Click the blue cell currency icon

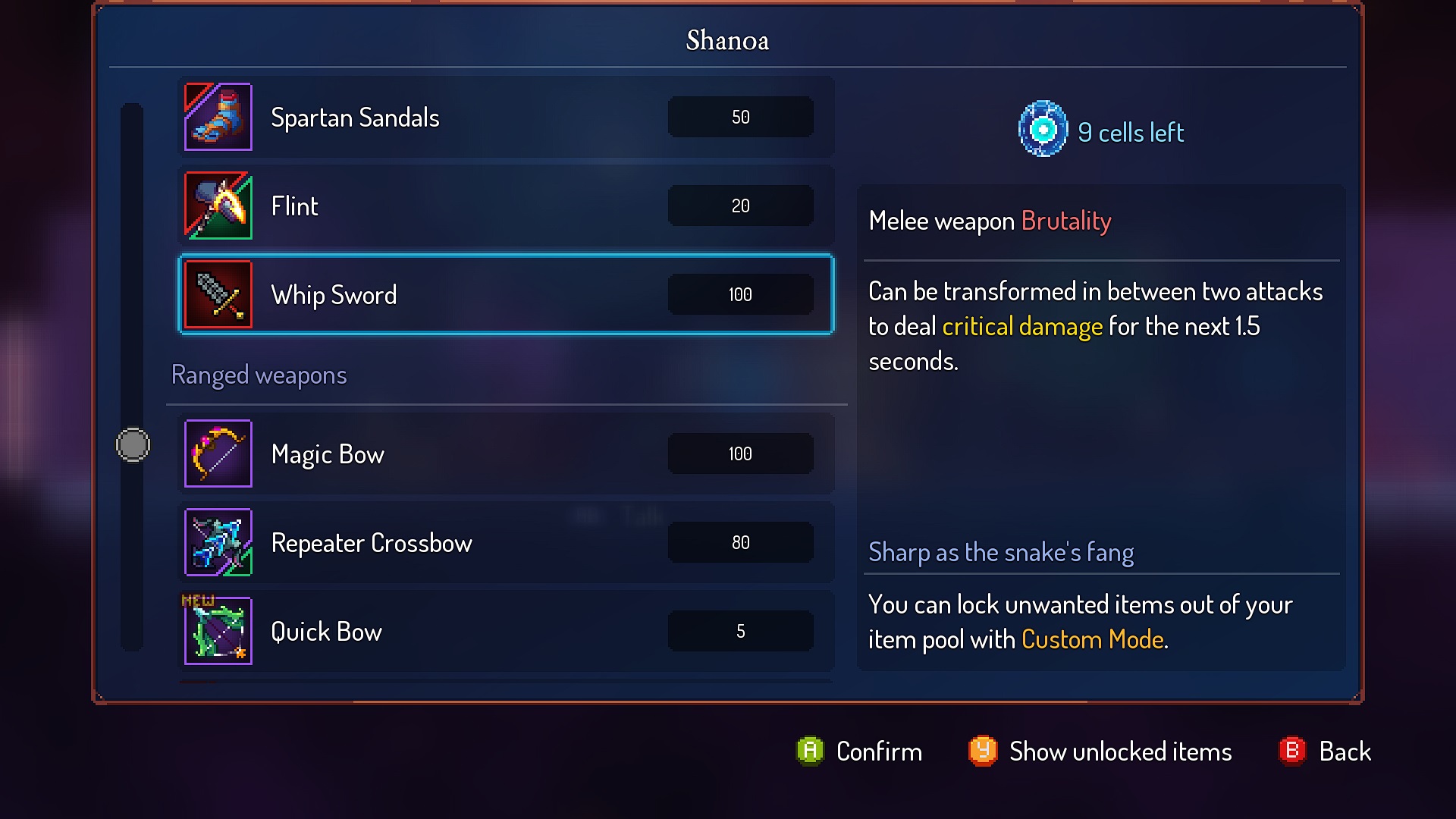pyautogui.click(x=1043, y=129)
